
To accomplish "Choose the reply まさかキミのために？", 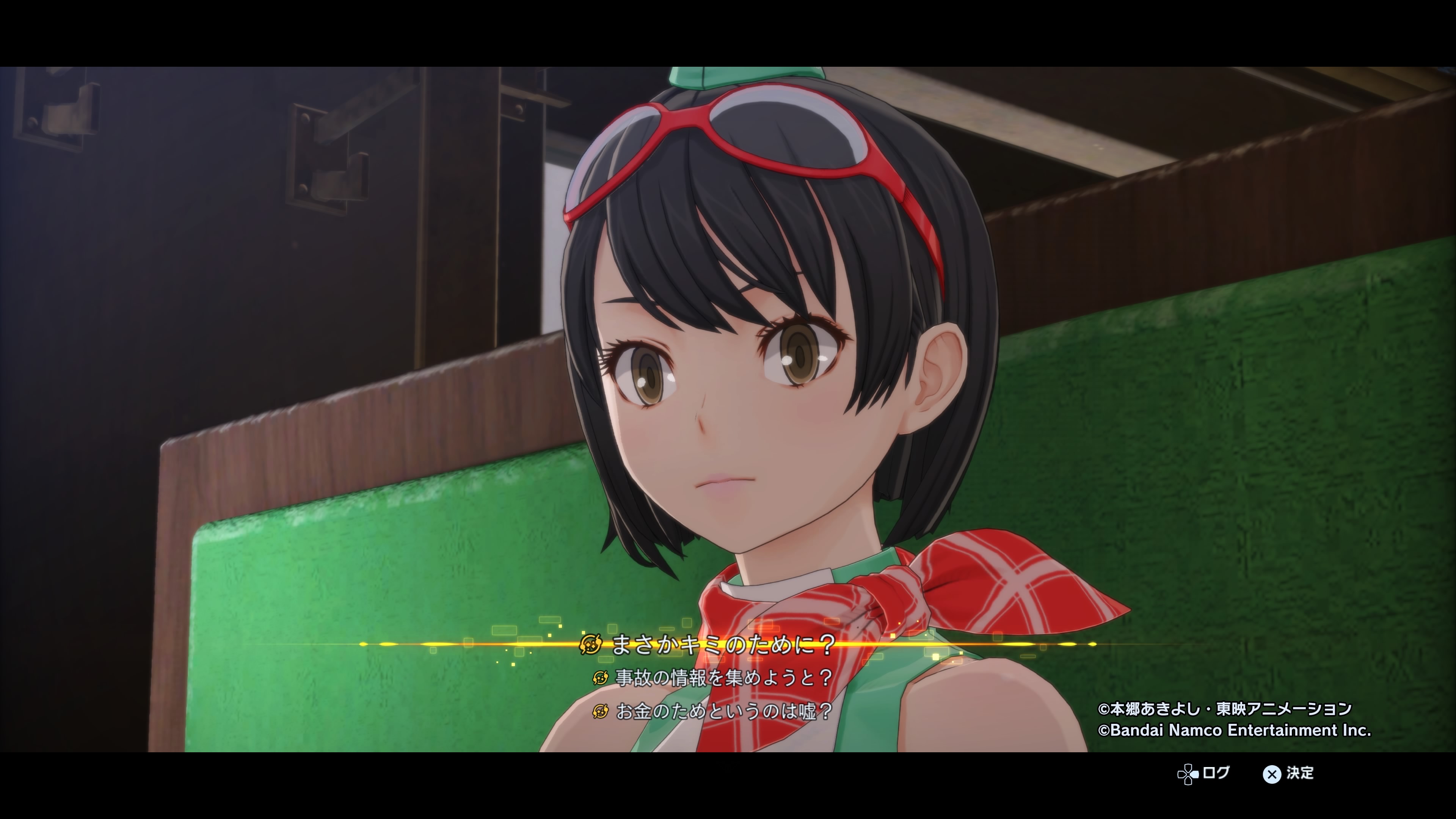I will (723, 644).
